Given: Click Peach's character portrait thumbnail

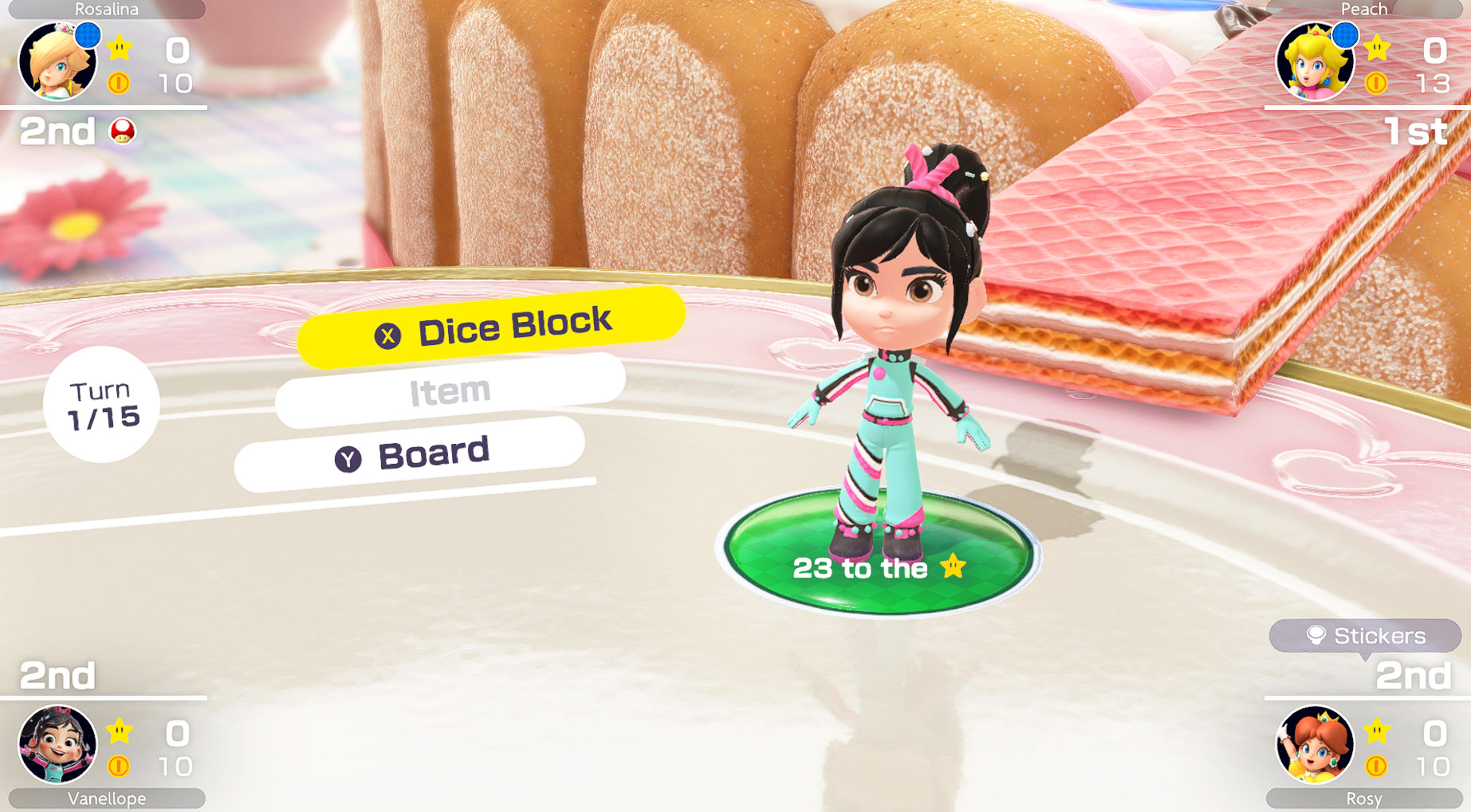Looking at the screenshot, I should click(x=1316, y=62).
